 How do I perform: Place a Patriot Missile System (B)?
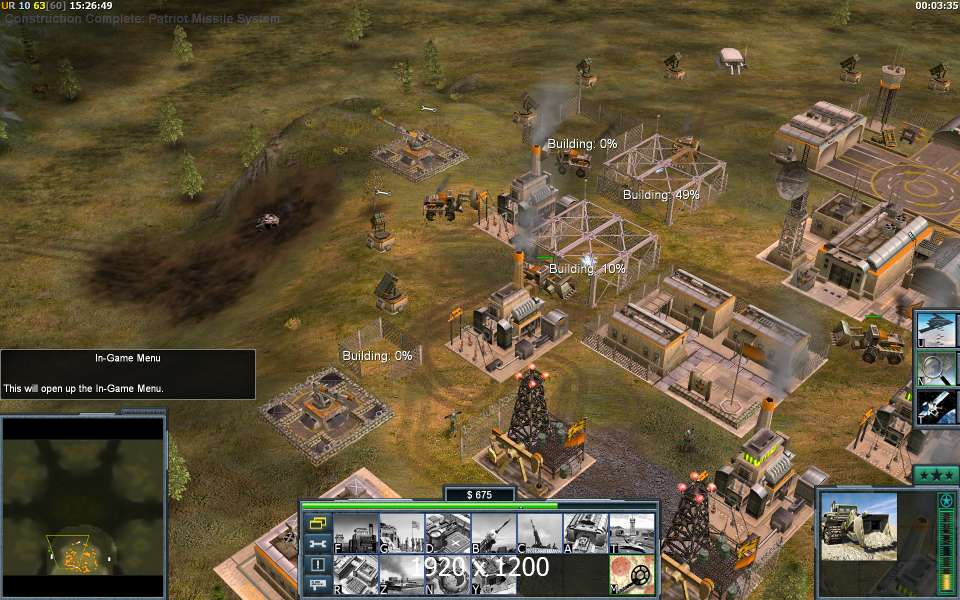(x=493, y=533)
